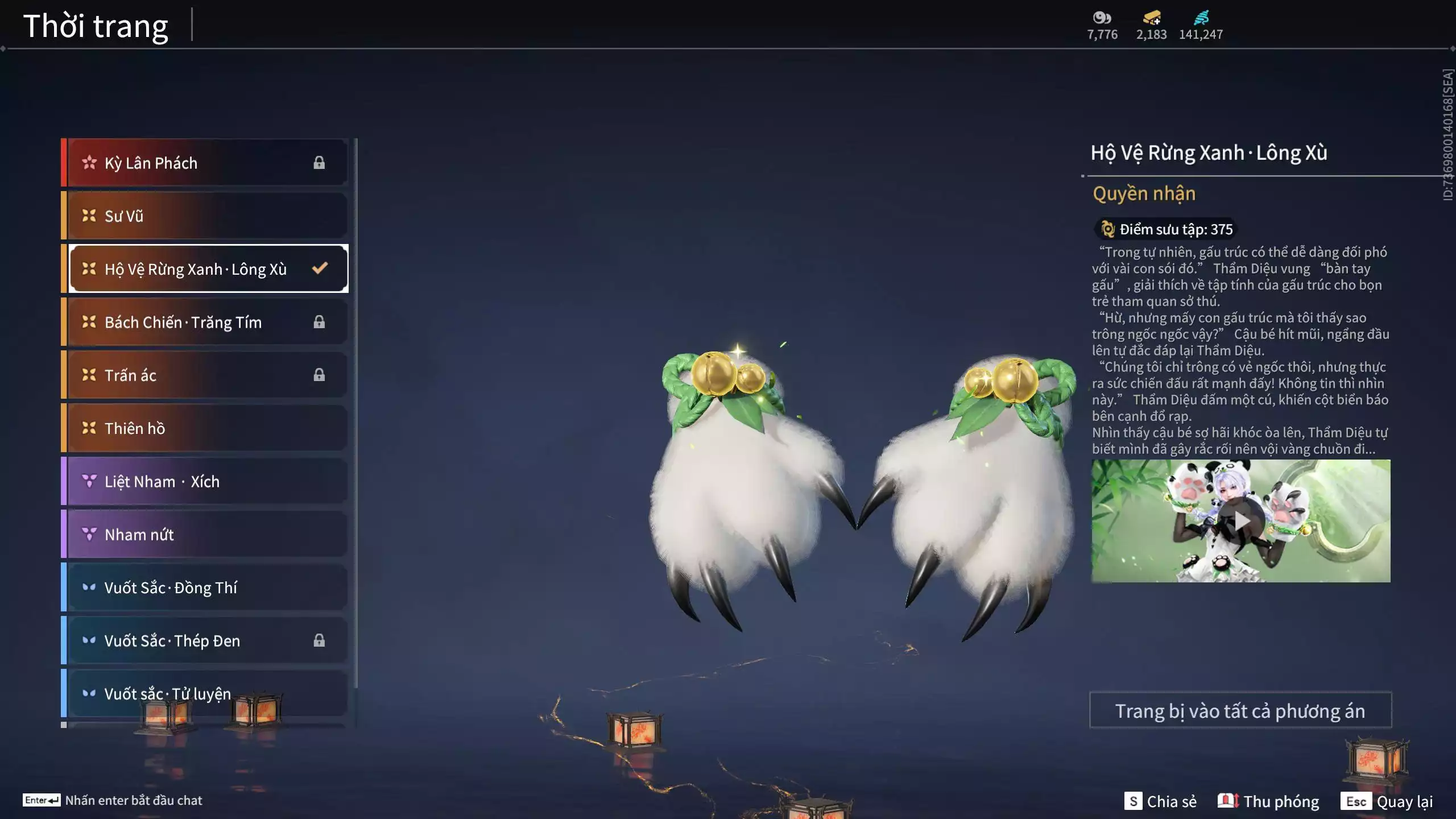The width and height of the screenshot is (1456, 819).
Task: Select the Trấn ác skin
Action: tap(206, 375)
